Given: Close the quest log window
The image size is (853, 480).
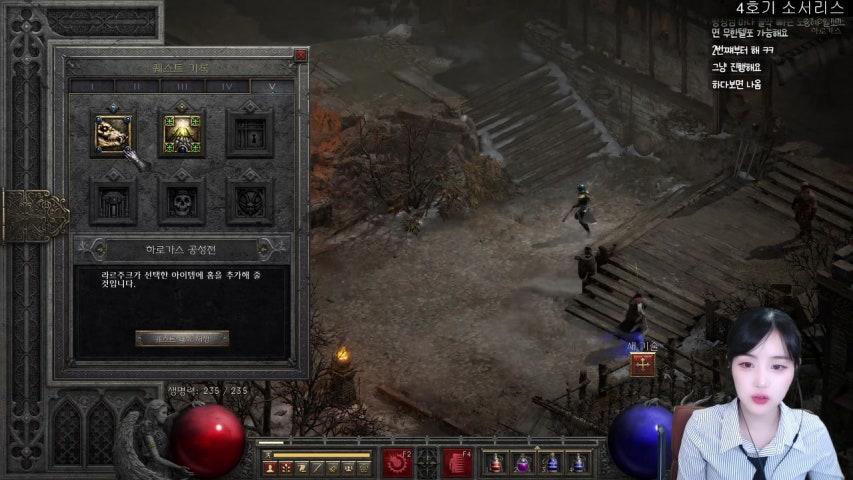Looking at the screenshot, I should 300,56.
